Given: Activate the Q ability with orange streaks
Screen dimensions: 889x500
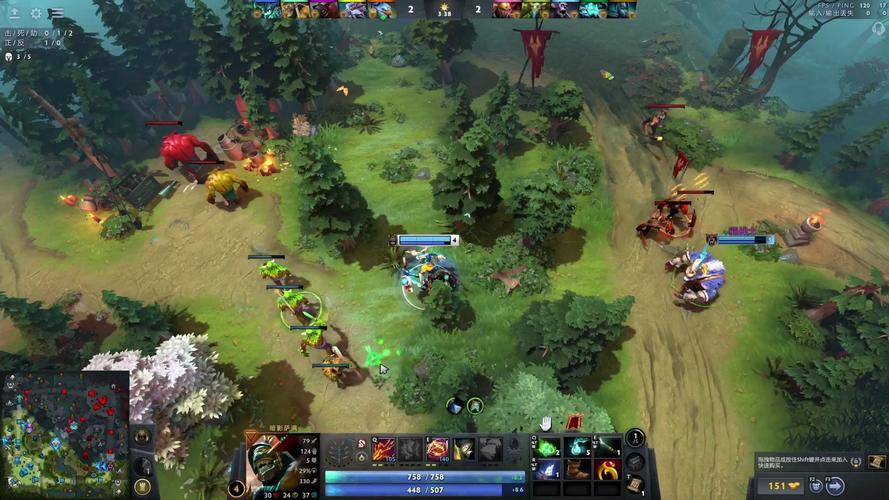Looking at the screenshot, I should [385, 449].
